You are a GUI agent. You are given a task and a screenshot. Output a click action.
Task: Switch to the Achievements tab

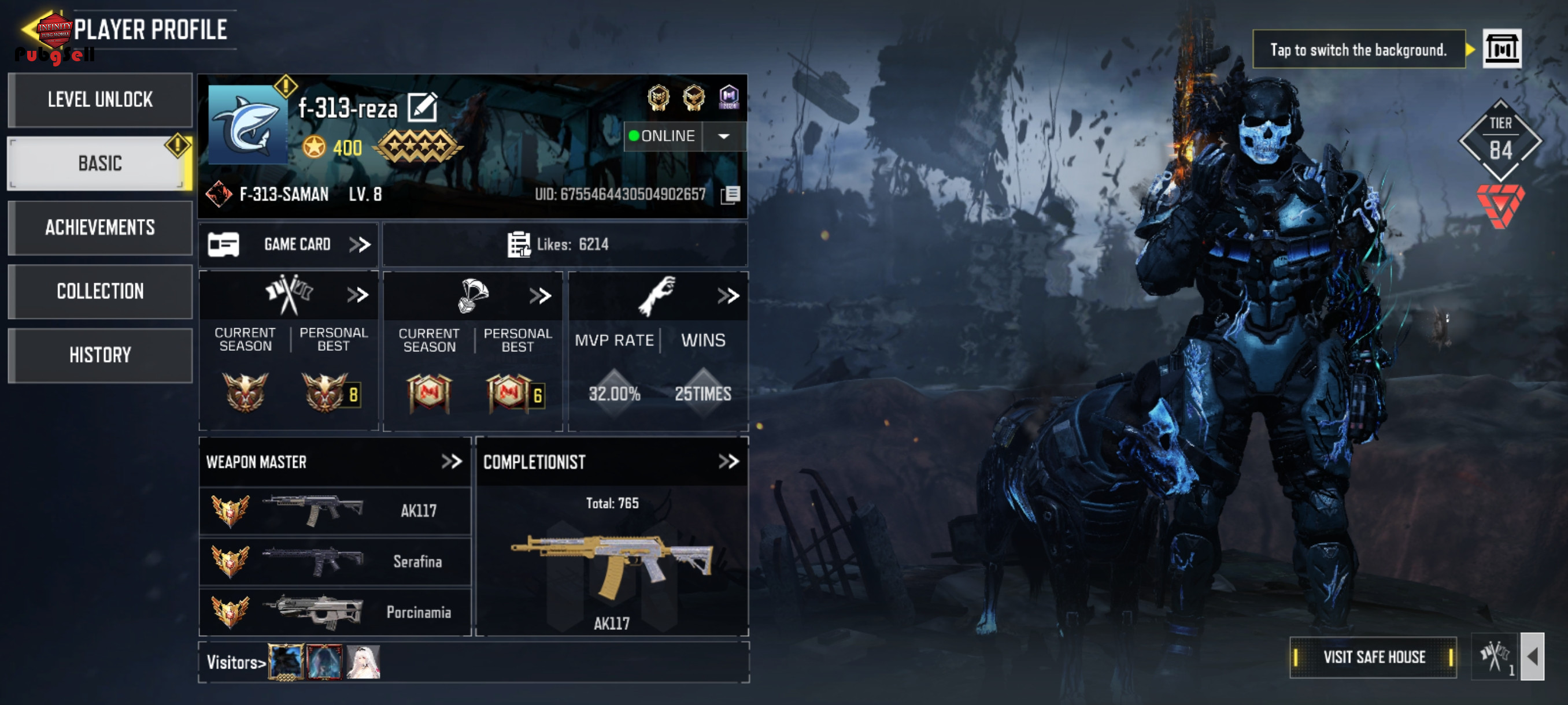coord(100,228)
